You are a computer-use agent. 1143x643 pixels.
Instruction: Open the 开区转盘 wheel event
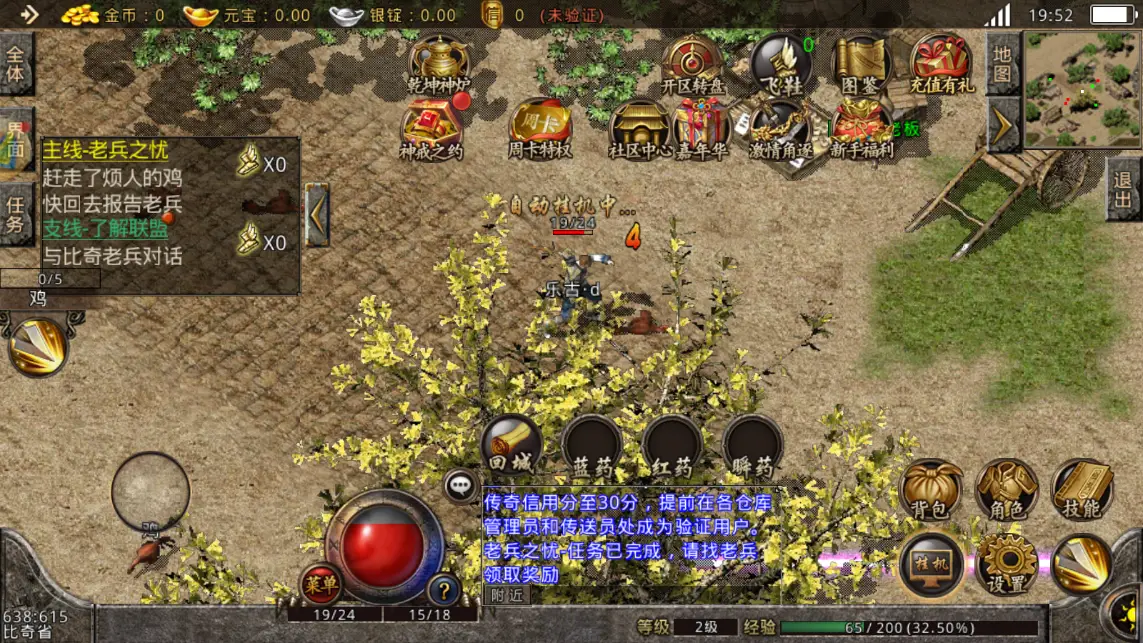(x=691, y=66)
